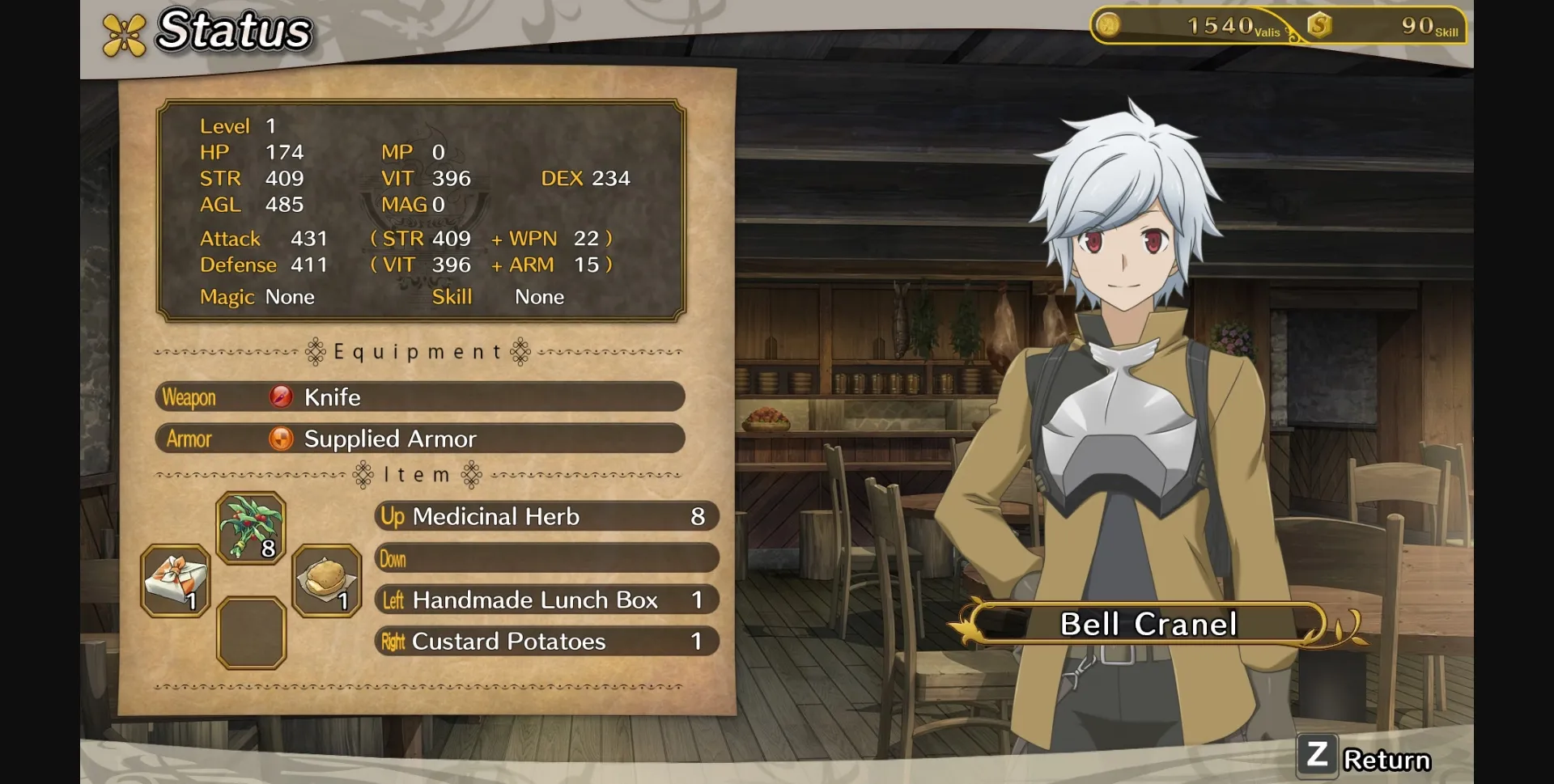Screen dimensions: 1554x784
Task: Toggle the Up slot Medicinal Herb assignment
Action: coord(546,516)
